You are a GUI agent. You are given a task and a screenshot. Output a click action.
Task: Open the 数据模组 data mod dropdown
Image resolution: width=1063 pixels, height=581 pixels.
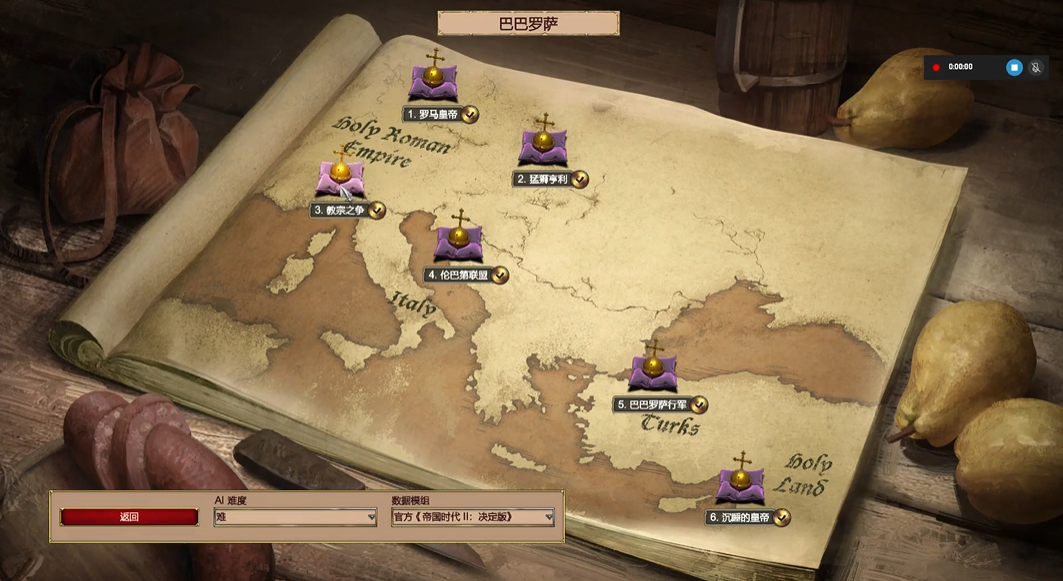(472, 517)
